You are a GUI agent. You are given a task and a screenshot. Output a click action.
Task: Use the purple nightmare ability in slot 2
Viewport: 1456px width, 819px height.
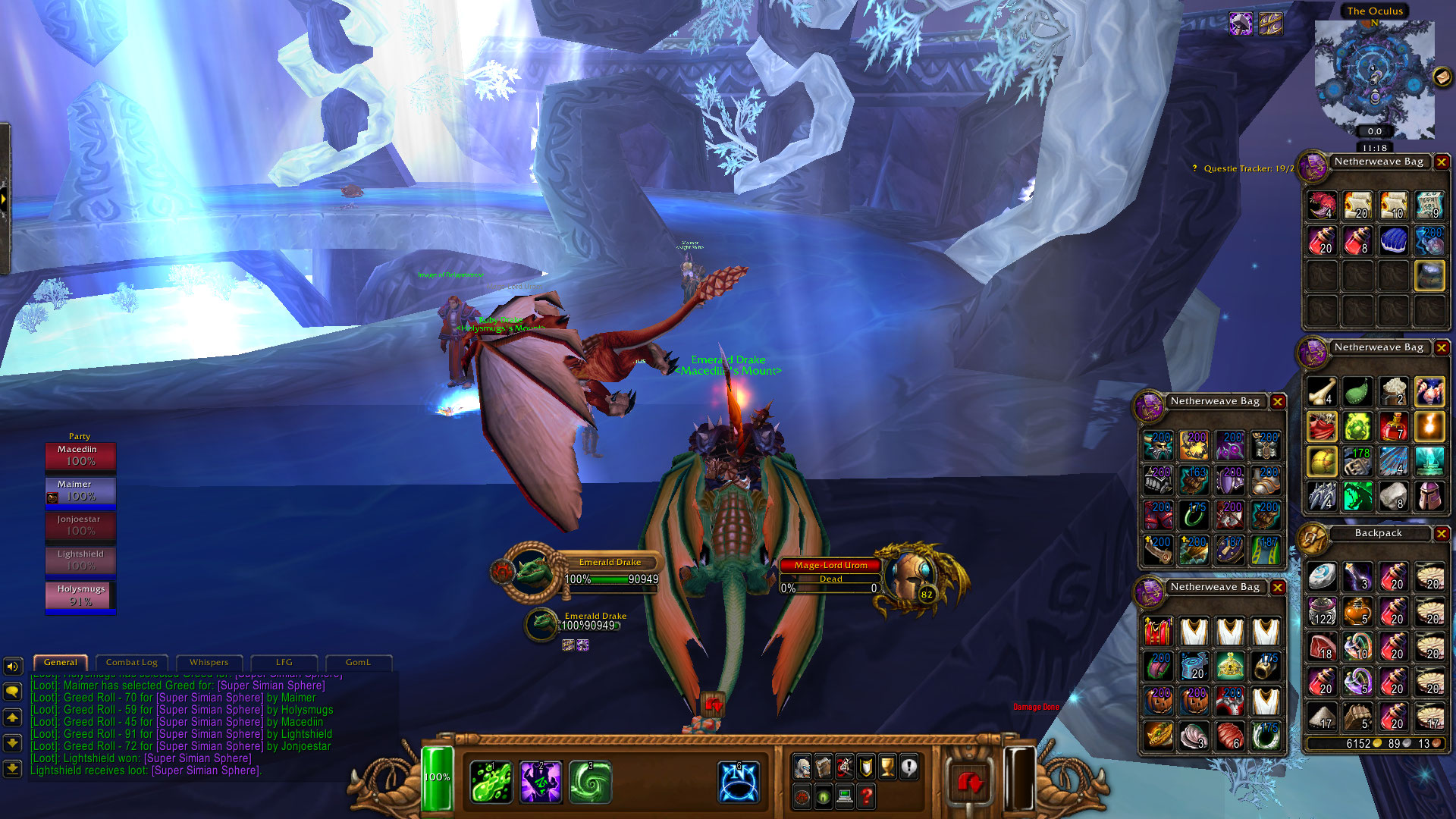(x=541, y=782)
